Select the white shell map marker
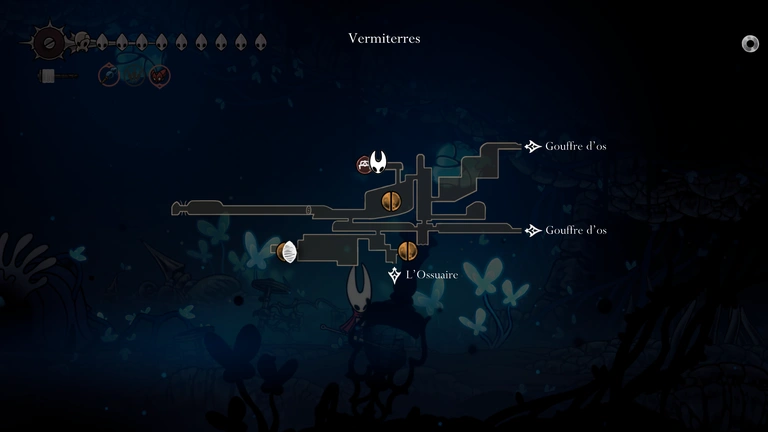The height and width of the screenshot is (432, 768). (x=288, y=252)
